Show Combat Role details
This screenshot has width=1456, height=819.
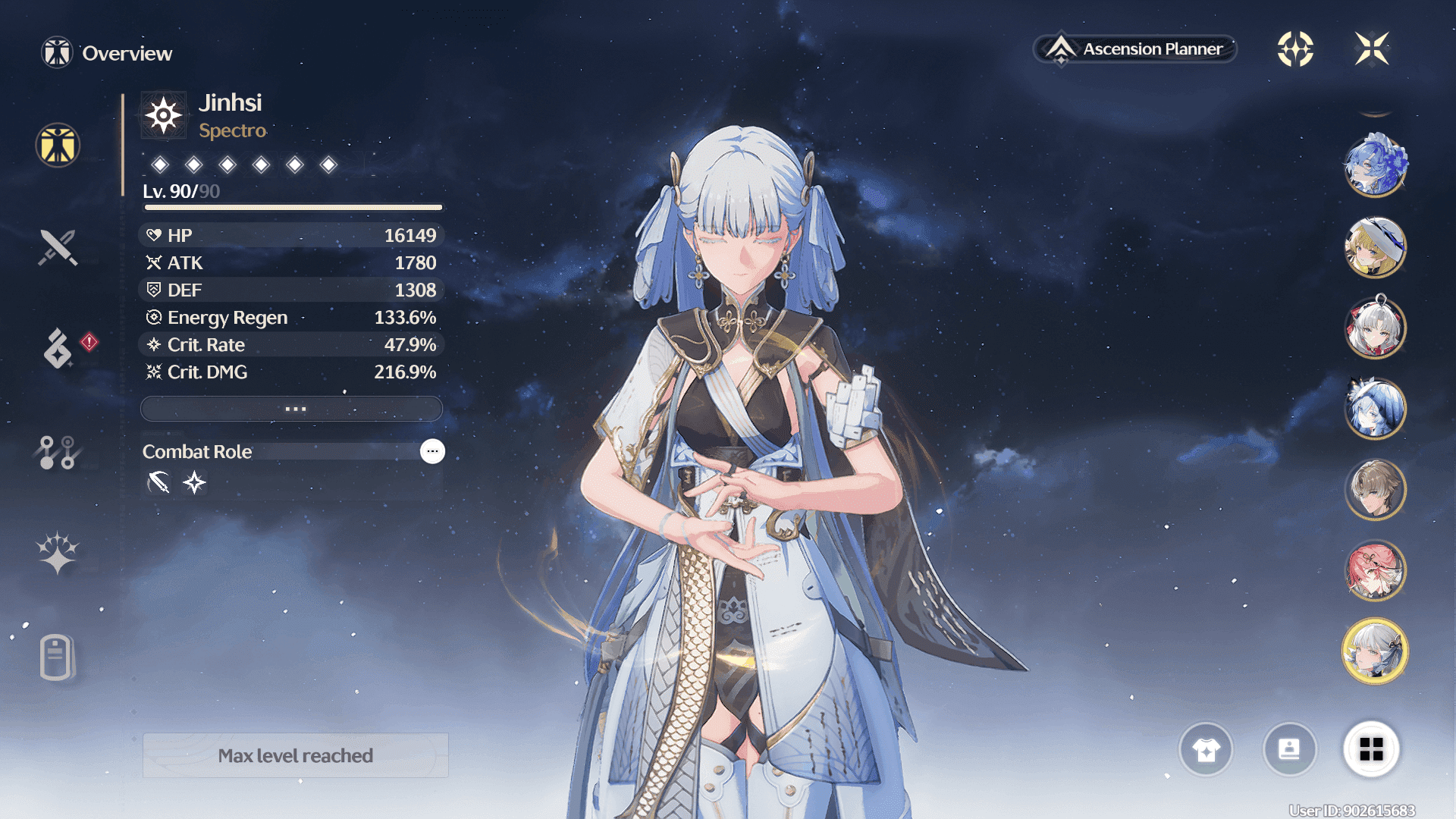(432, 451)
